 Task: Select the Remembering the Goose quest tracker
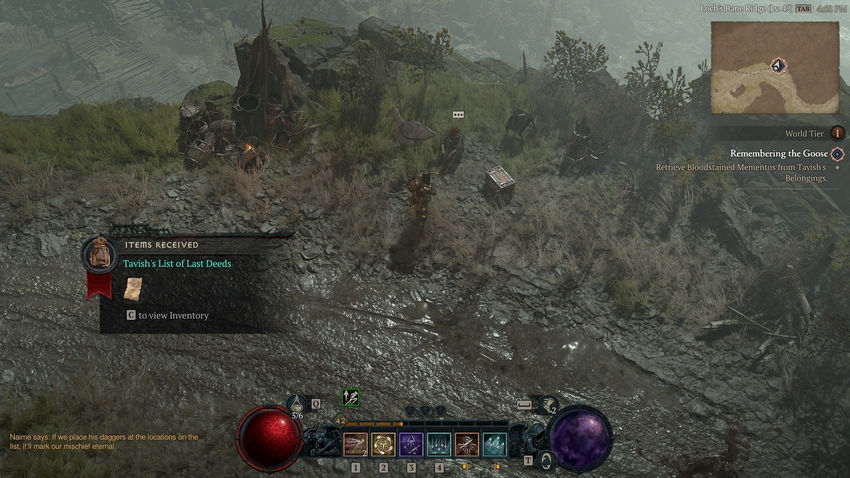779,153
